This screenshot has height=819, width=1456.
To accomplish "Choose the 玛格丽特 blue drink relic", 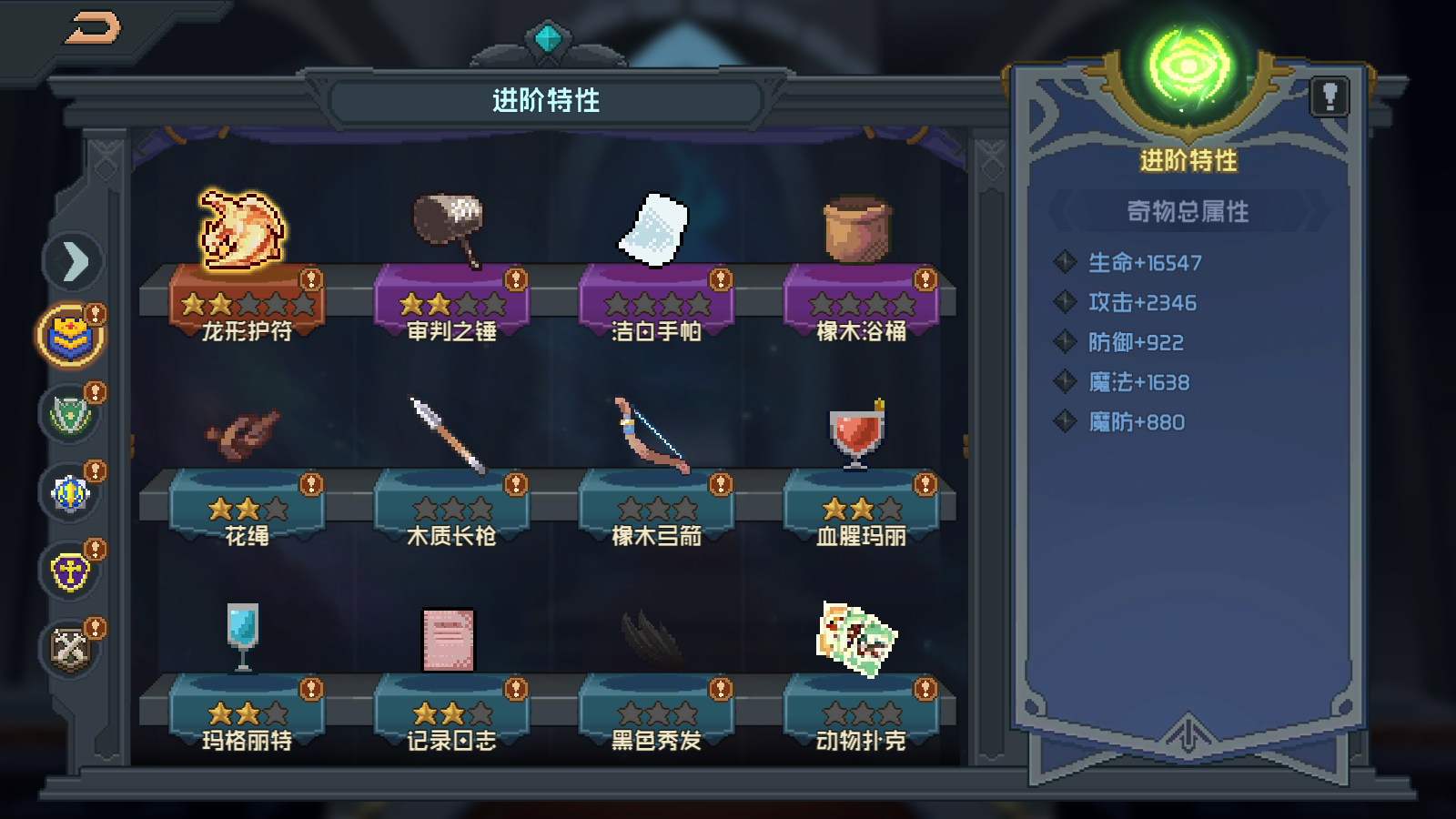I will pos(243,637).
